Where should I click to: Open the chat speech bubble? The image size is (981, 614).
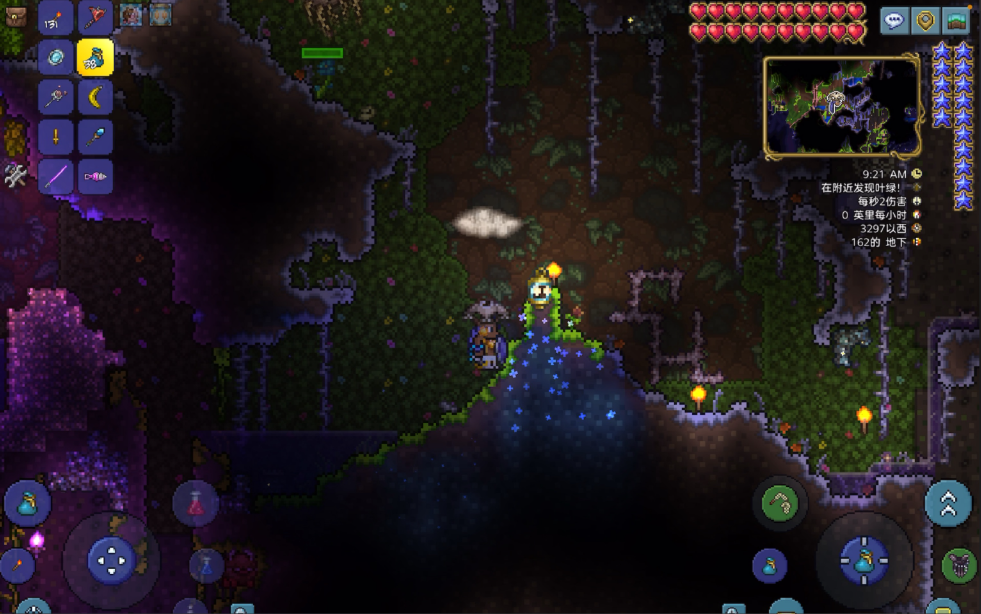(895, 20)
